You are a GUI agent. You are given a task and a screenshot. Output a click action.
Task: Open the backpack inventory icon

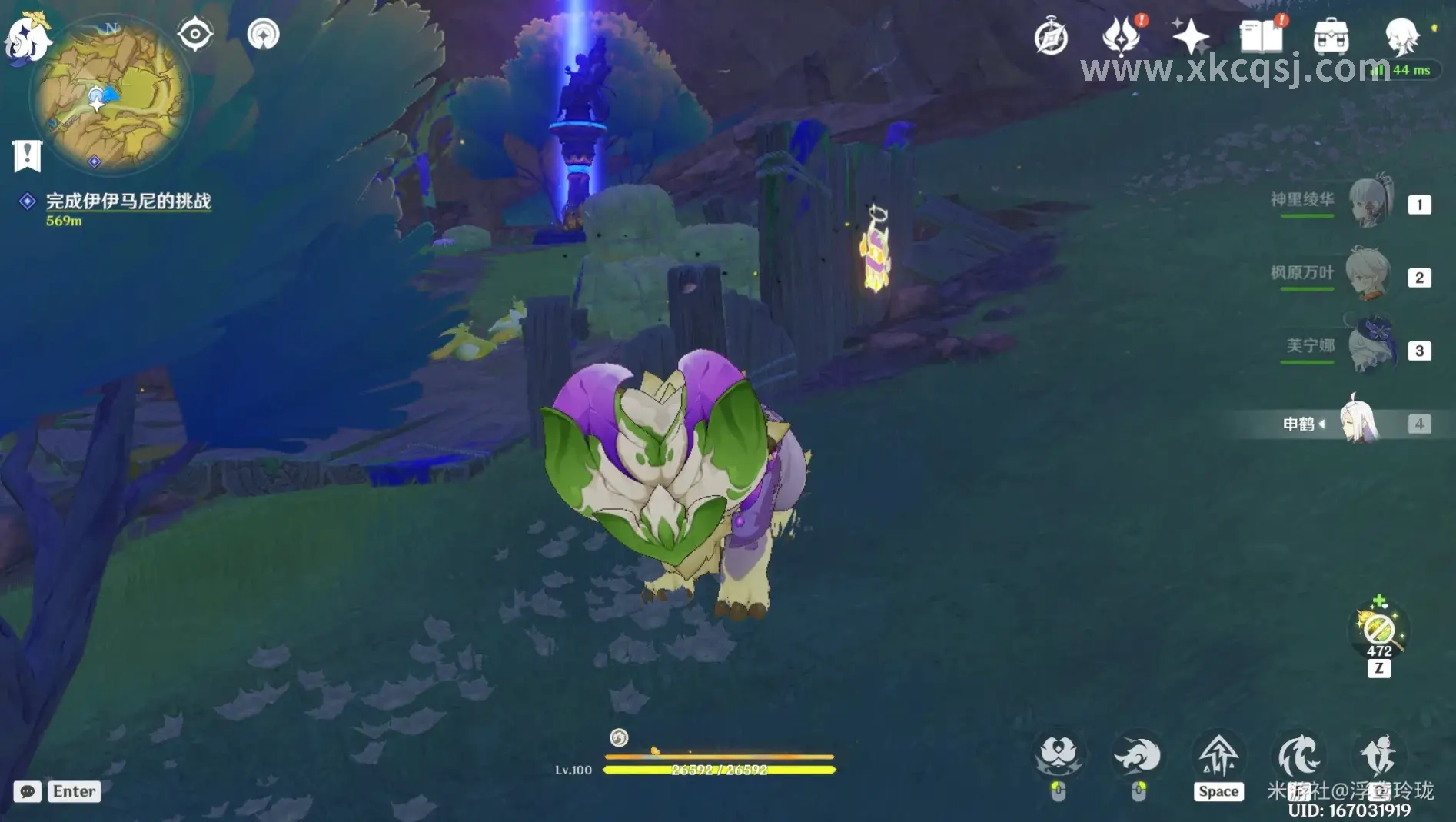pos(1331,36)
